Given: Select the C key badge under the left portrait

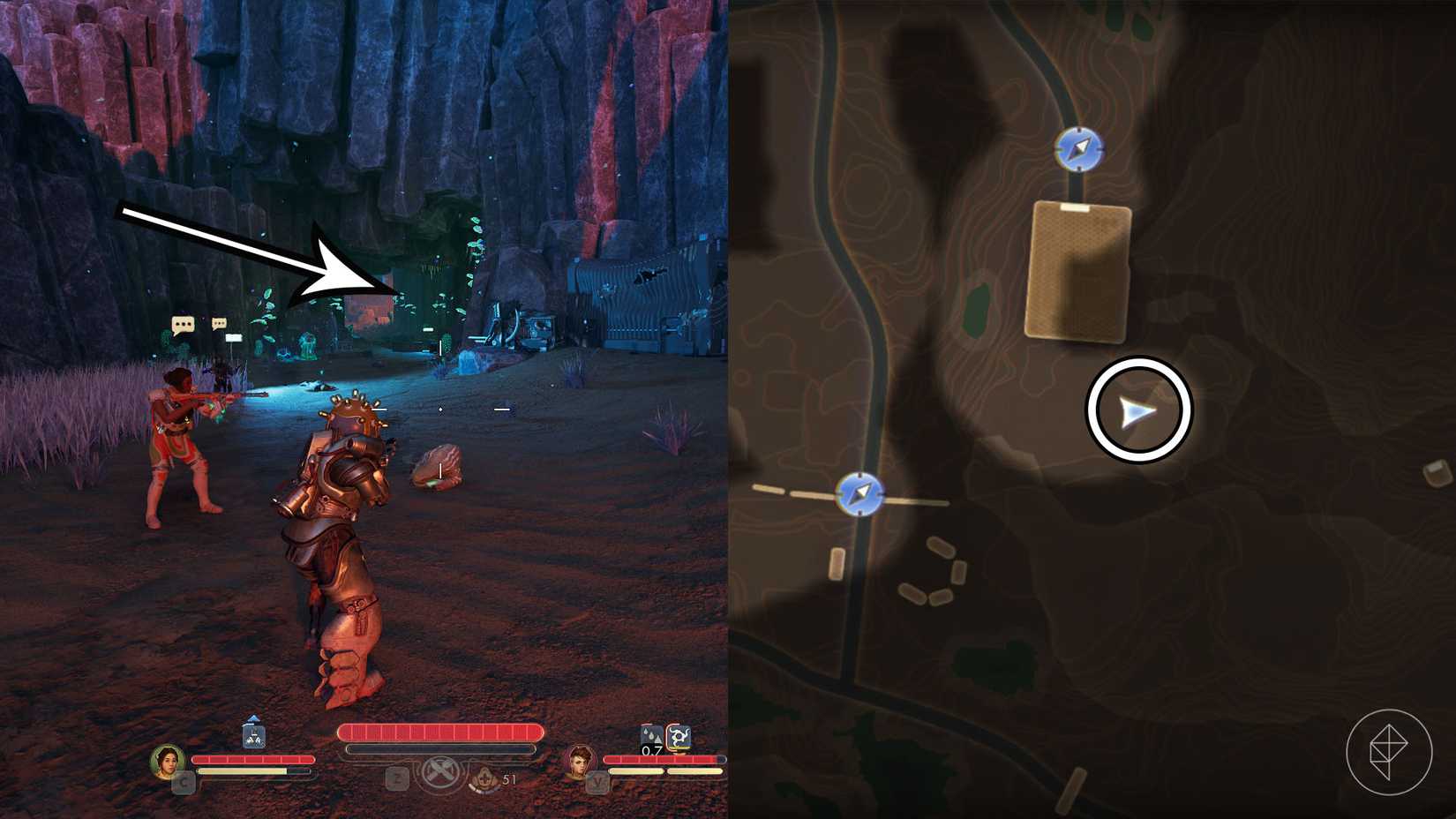Looking at the screenshot, I should coord(183,781).
